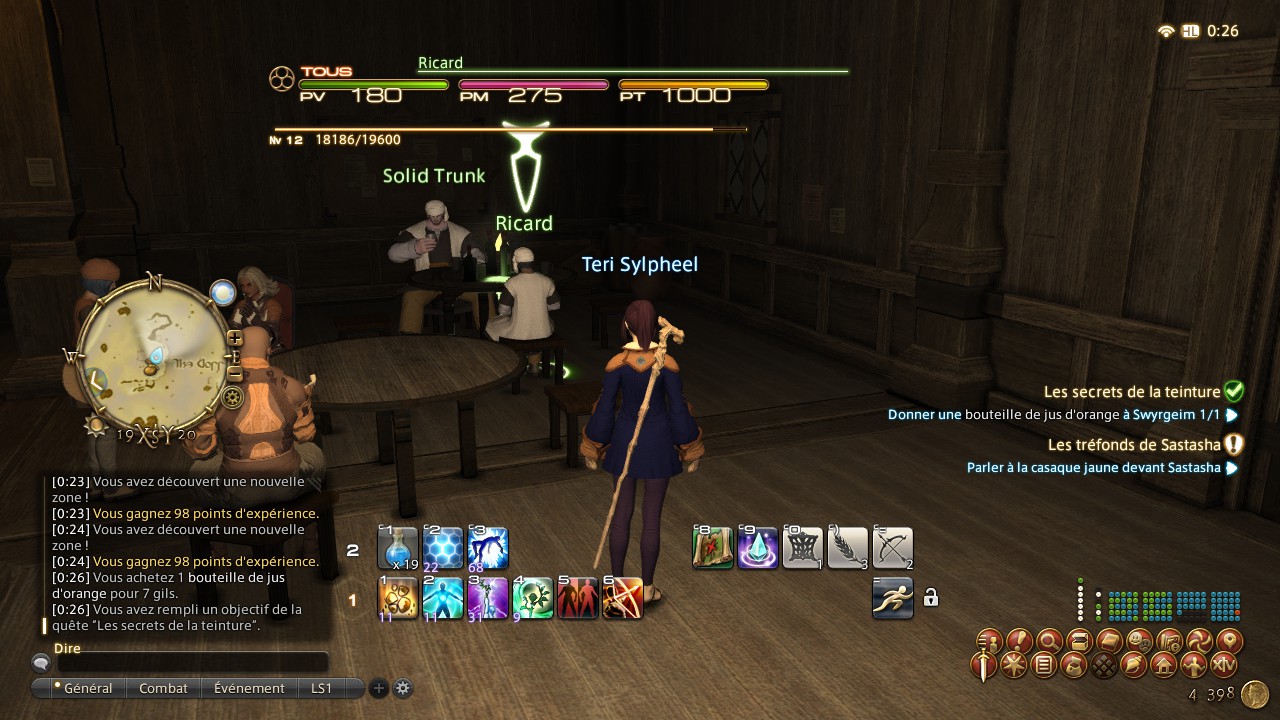1280x720 pixels.
Task: Zoom out the minimap with the minus button
Action: 235,373
